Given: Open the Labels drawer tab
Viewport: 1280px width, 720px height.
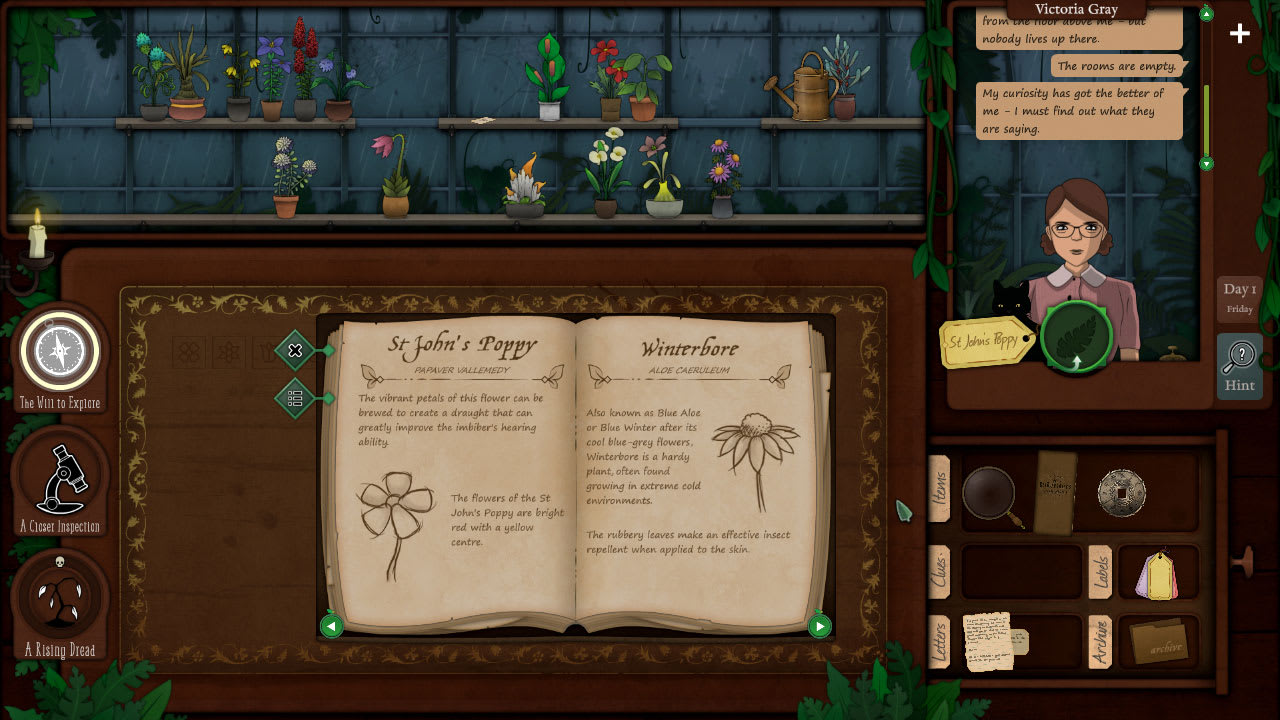Looking at the screenshot, I should [x=1099, y=572].
